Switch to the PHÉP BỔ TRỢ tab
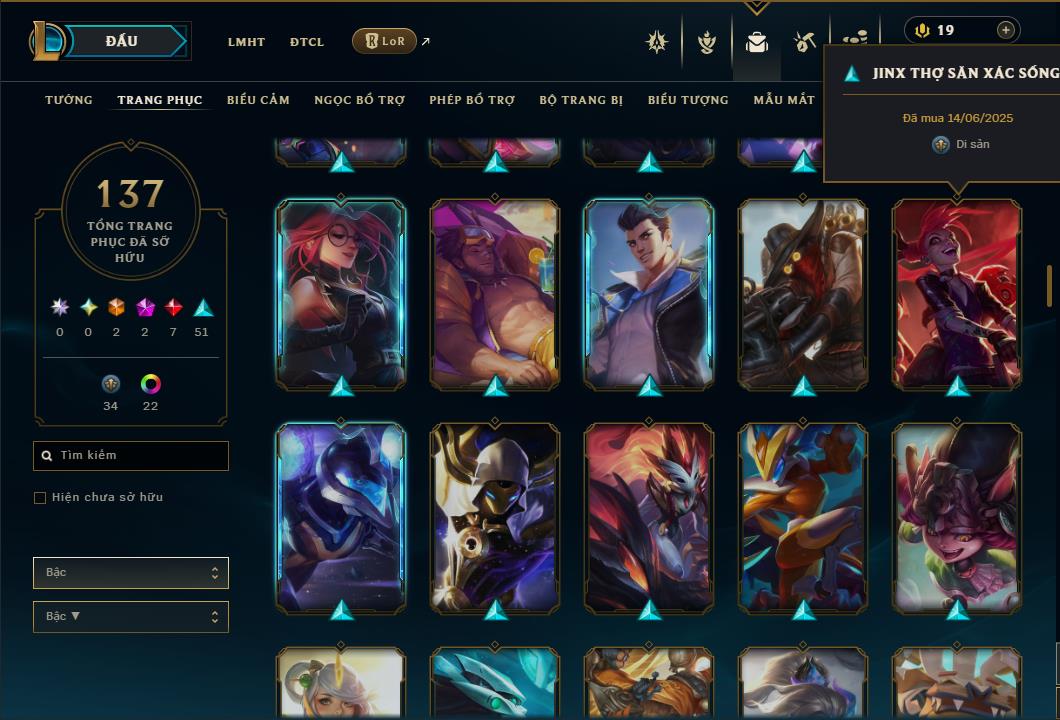Screen dimensions: 1060x720 pyautogui.click(x=472, y=100)
